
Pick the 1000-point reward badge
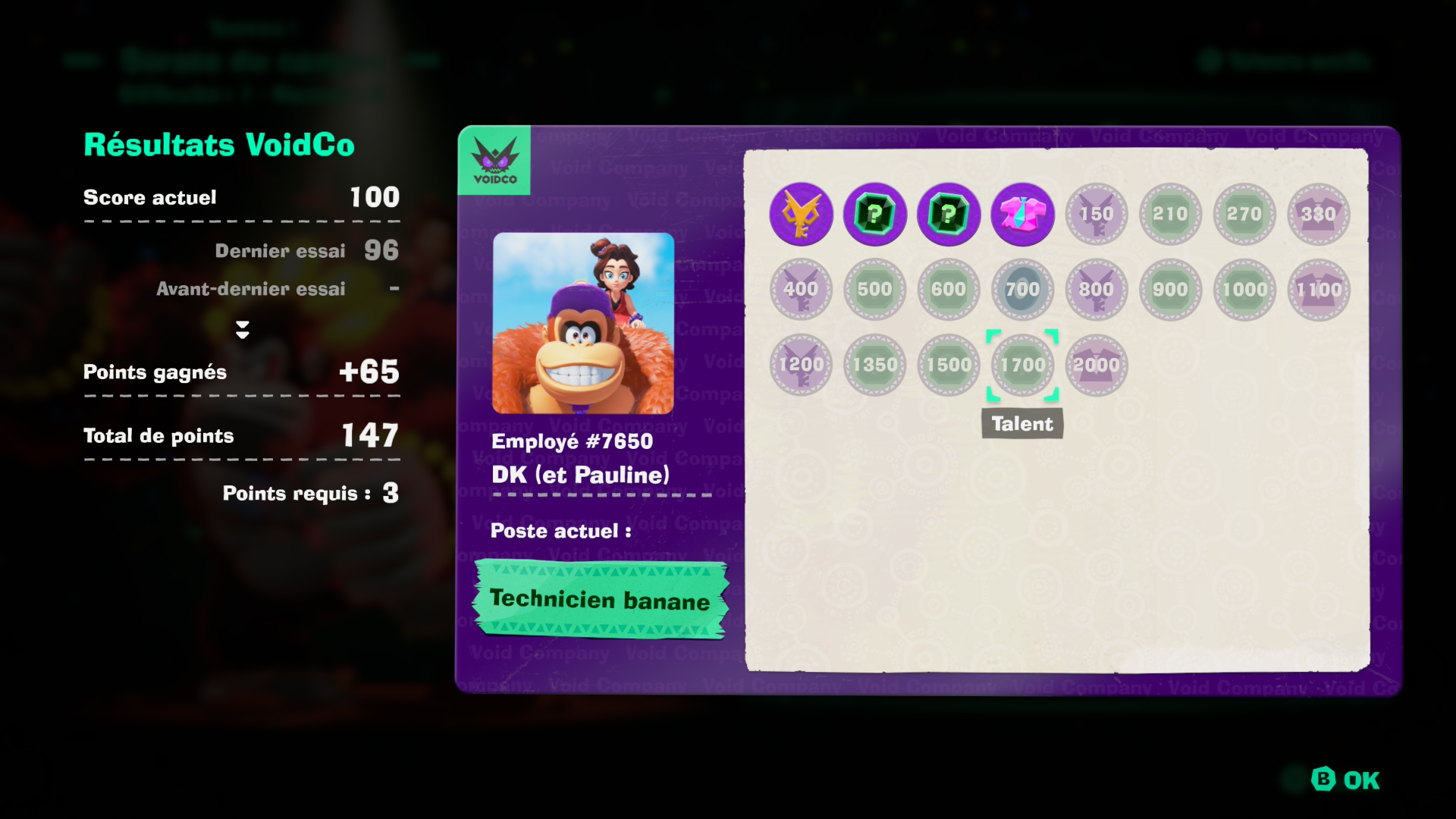click(1244, 289)
